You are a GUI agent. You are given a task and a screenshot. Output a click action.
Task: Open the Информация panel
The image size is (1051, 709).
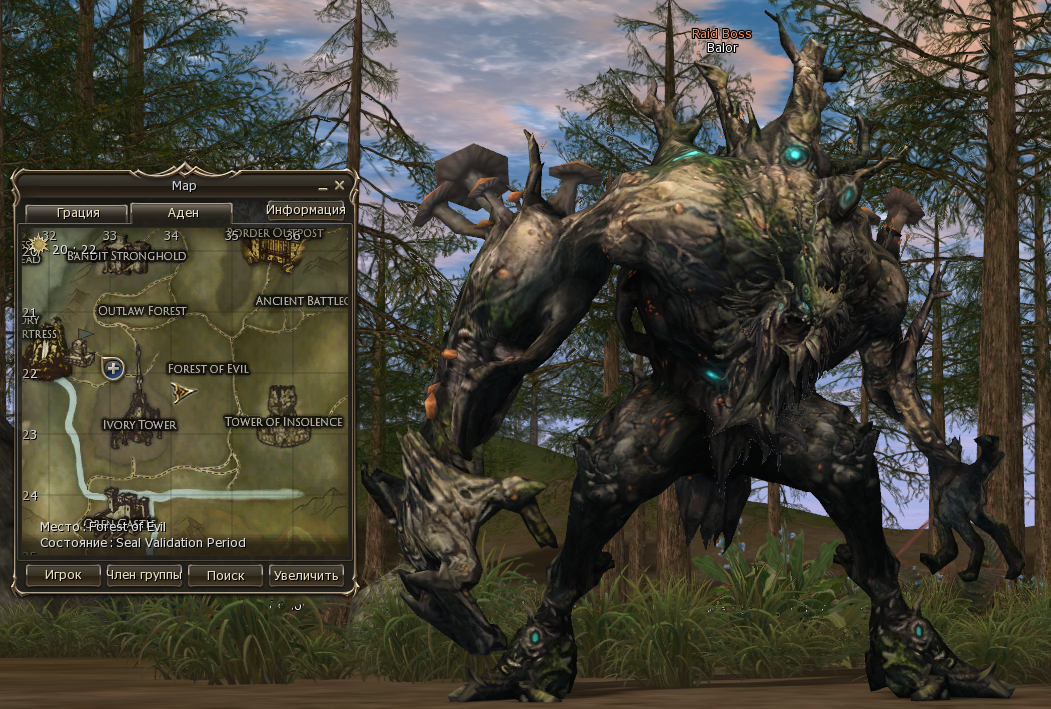click(306, 209)
